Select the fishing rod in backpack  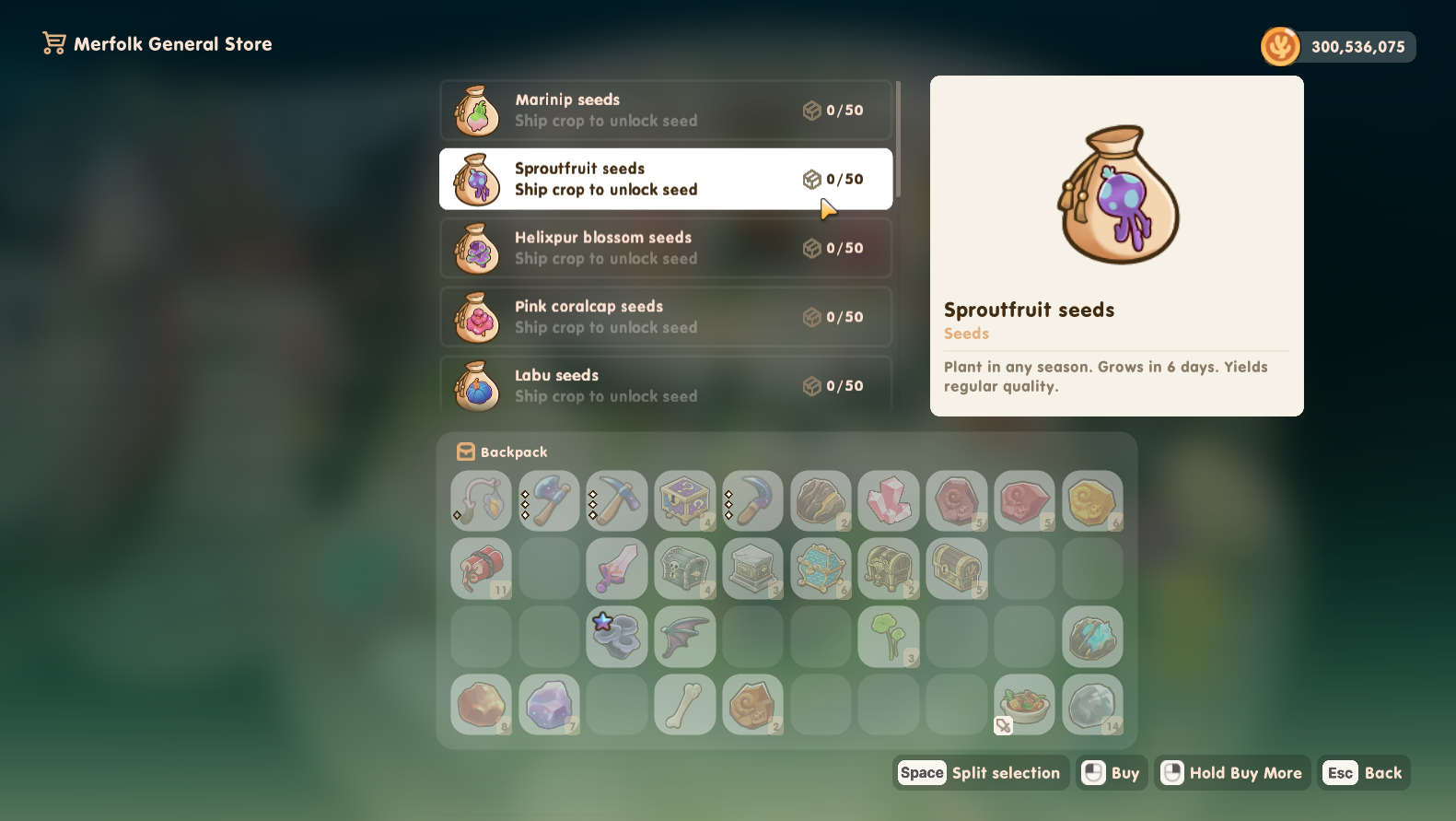pos(481,501)
